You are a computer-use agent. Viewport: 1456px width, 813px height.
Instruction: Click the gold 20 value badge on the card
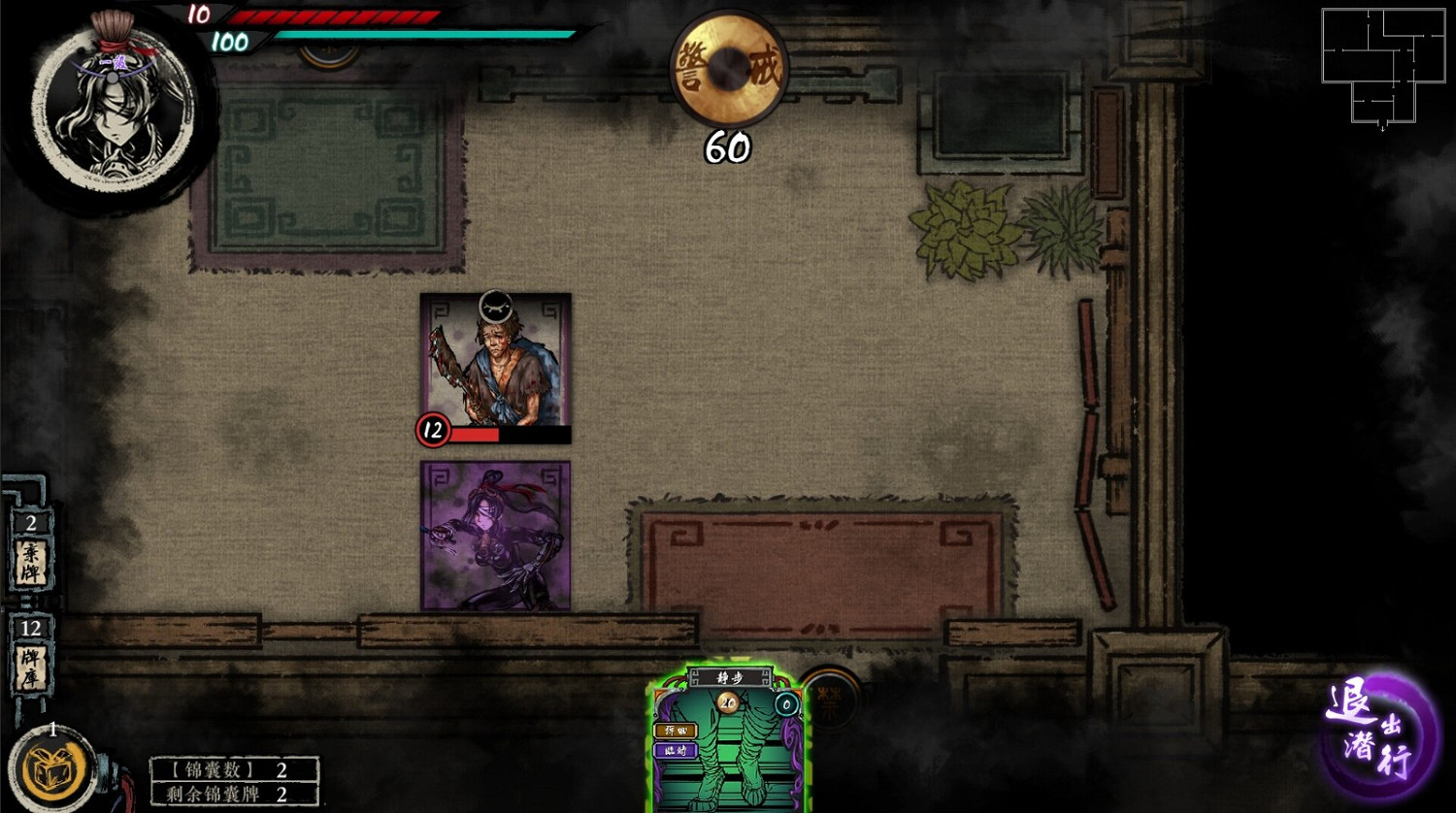pos(728,702)
